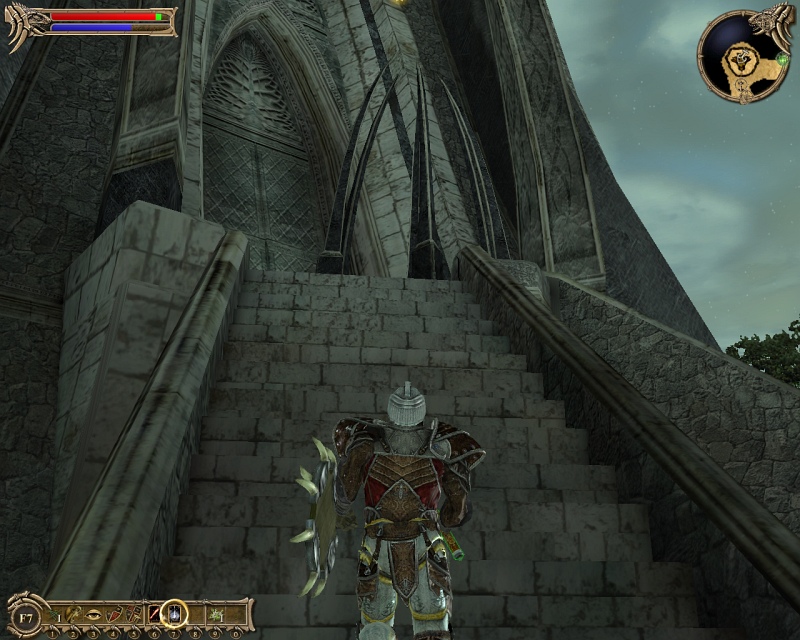Use the green plant item in slot 9
Screen dimensions: 800x640
(x=214, y=612)
